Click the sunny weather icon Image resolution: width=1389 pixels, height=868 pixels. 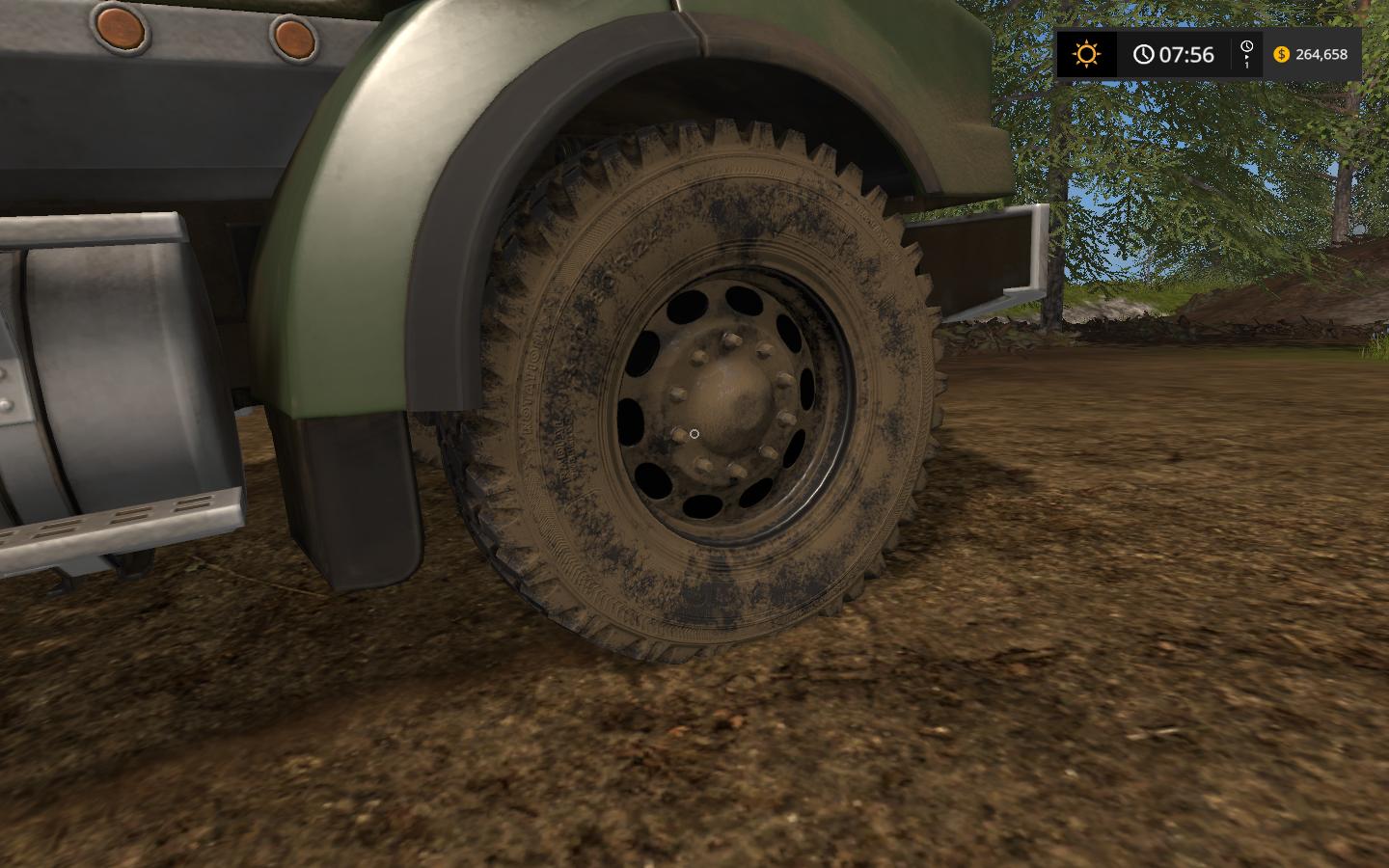click(x=1086, y=54)
